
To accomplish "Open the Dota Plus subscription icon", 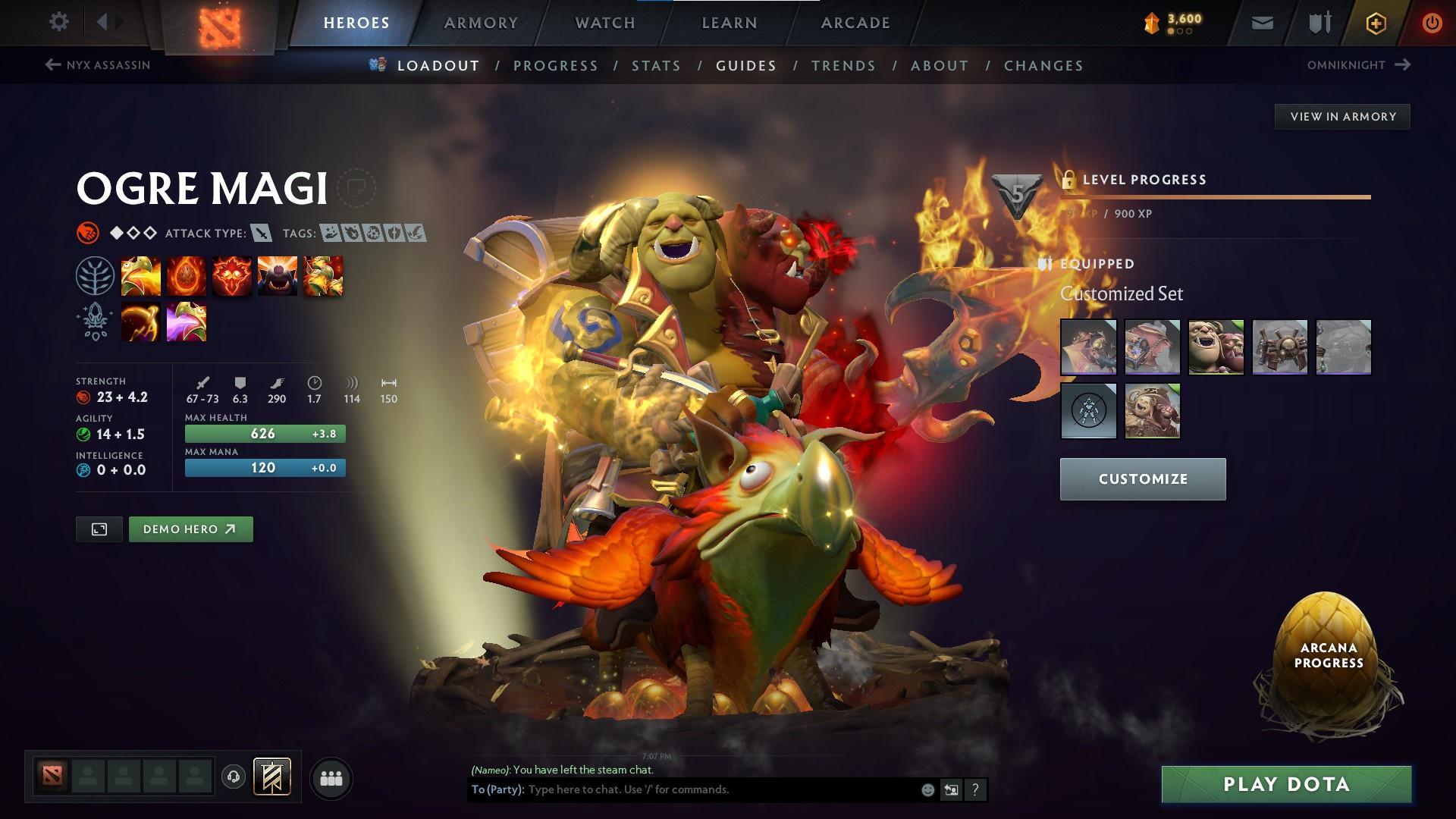I will 1375,22.
